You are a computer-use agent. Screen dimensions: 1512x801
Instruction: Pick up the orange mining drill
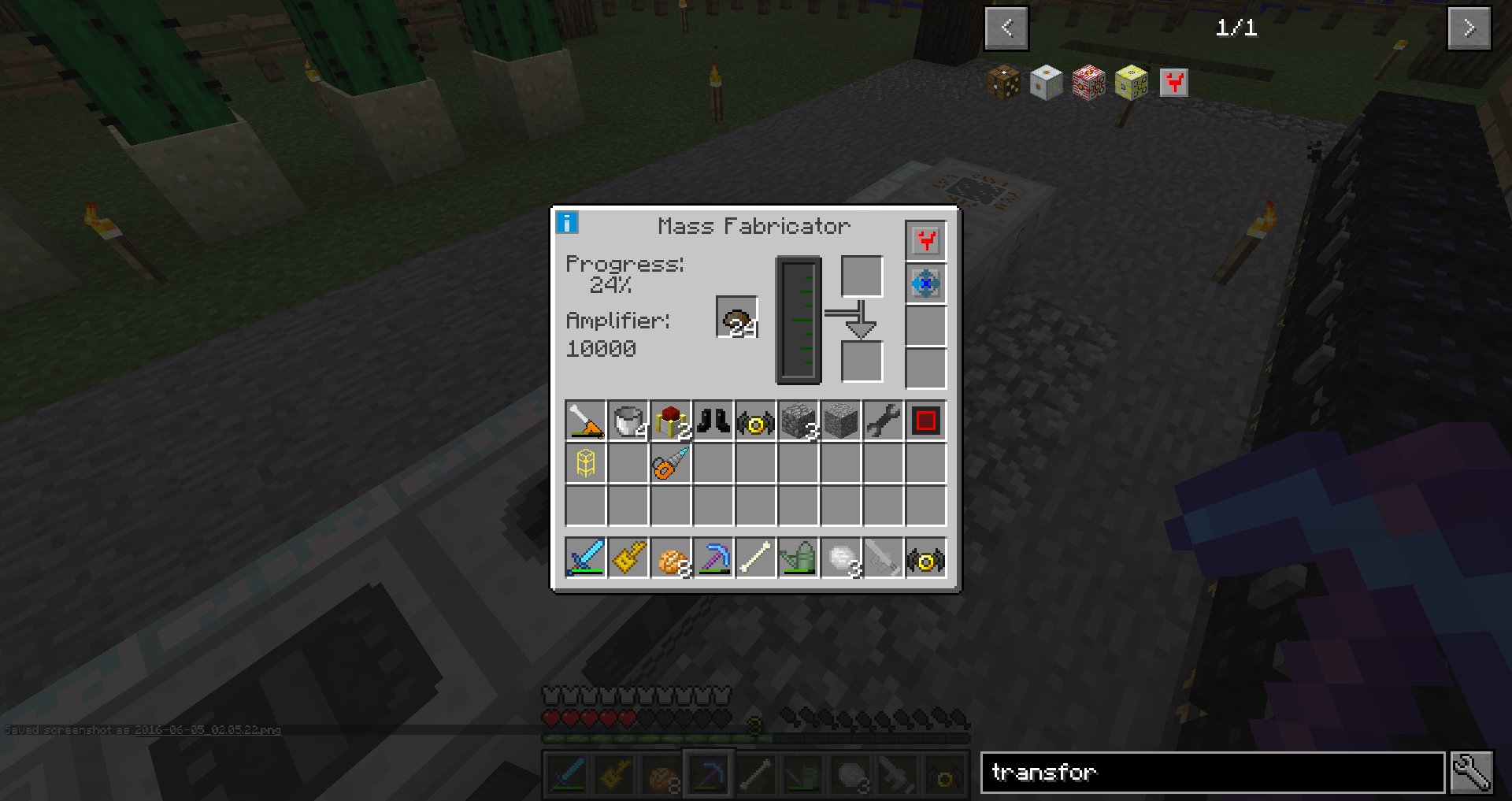pos(671,464)
